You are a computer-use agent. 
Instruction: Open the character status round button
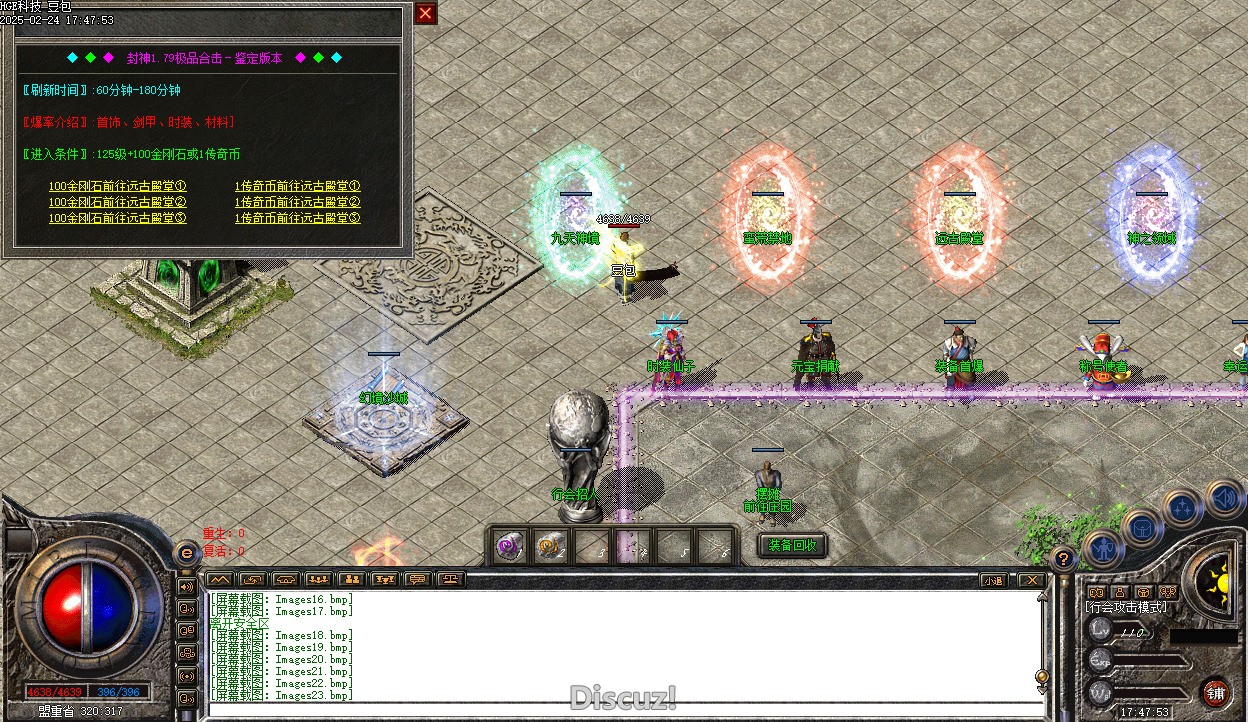pyautogui.click(x=1104, y=547)
